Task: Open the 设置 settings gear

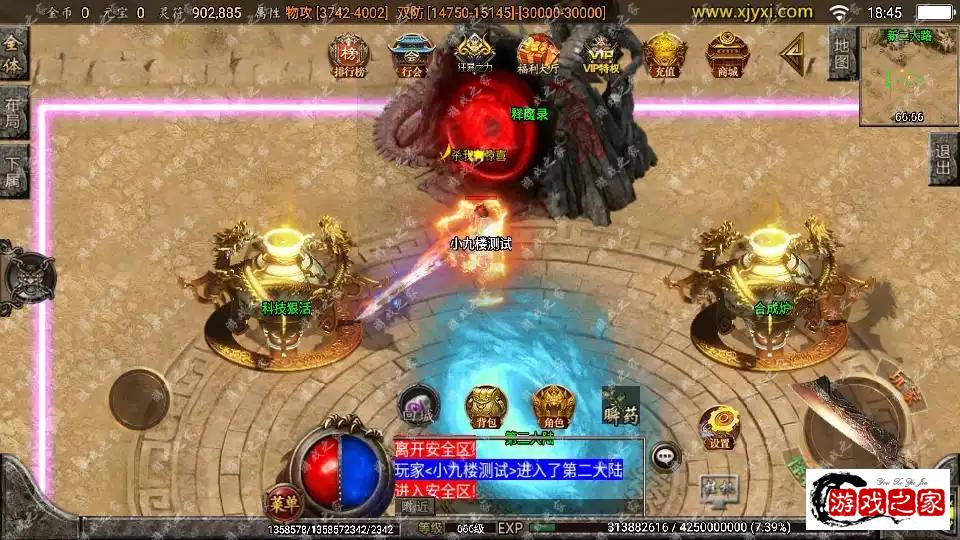Action: tap(719, 426)
